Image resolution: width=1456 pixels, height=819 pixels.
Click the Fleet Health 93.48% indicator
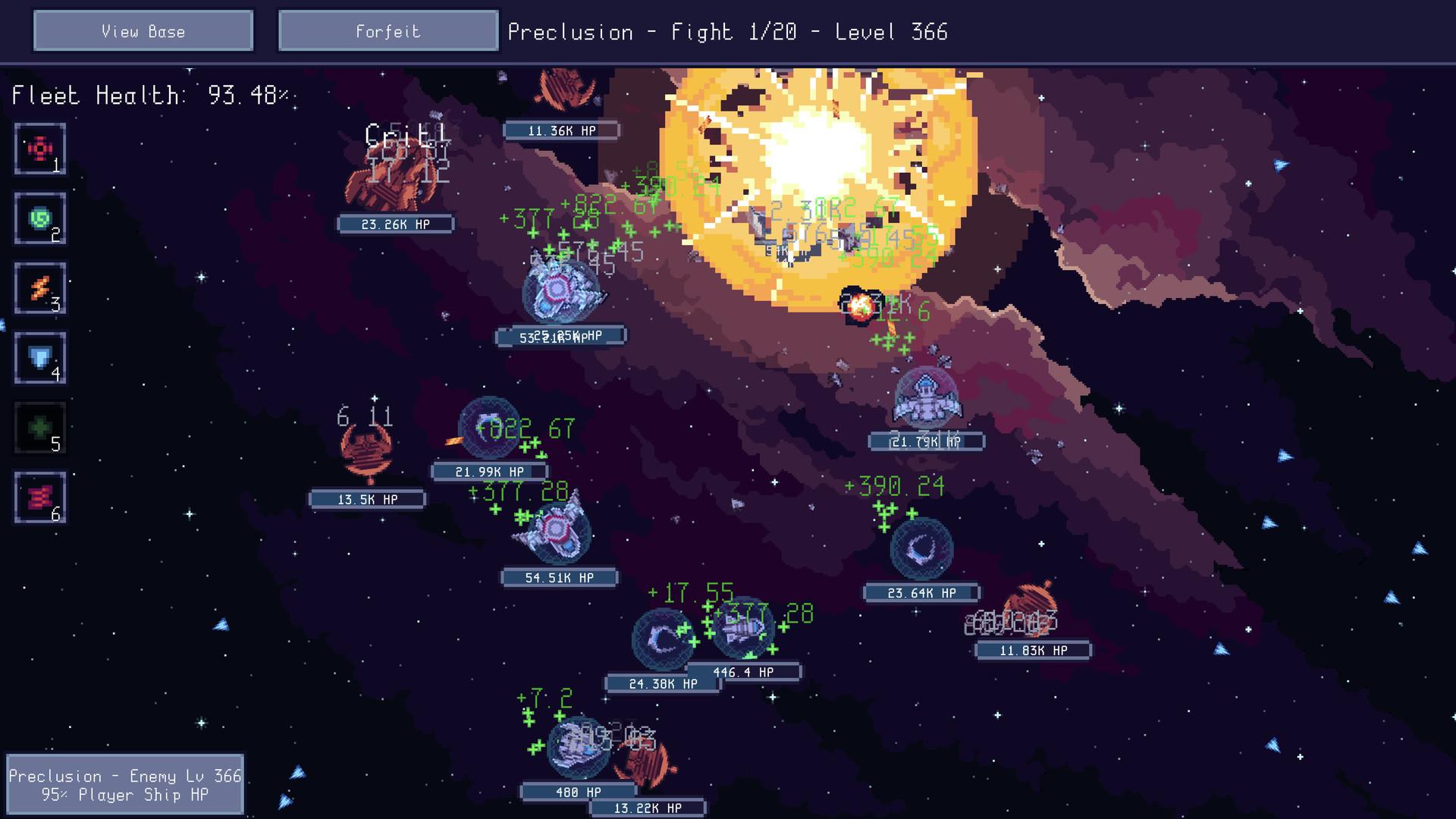(152, 95)
